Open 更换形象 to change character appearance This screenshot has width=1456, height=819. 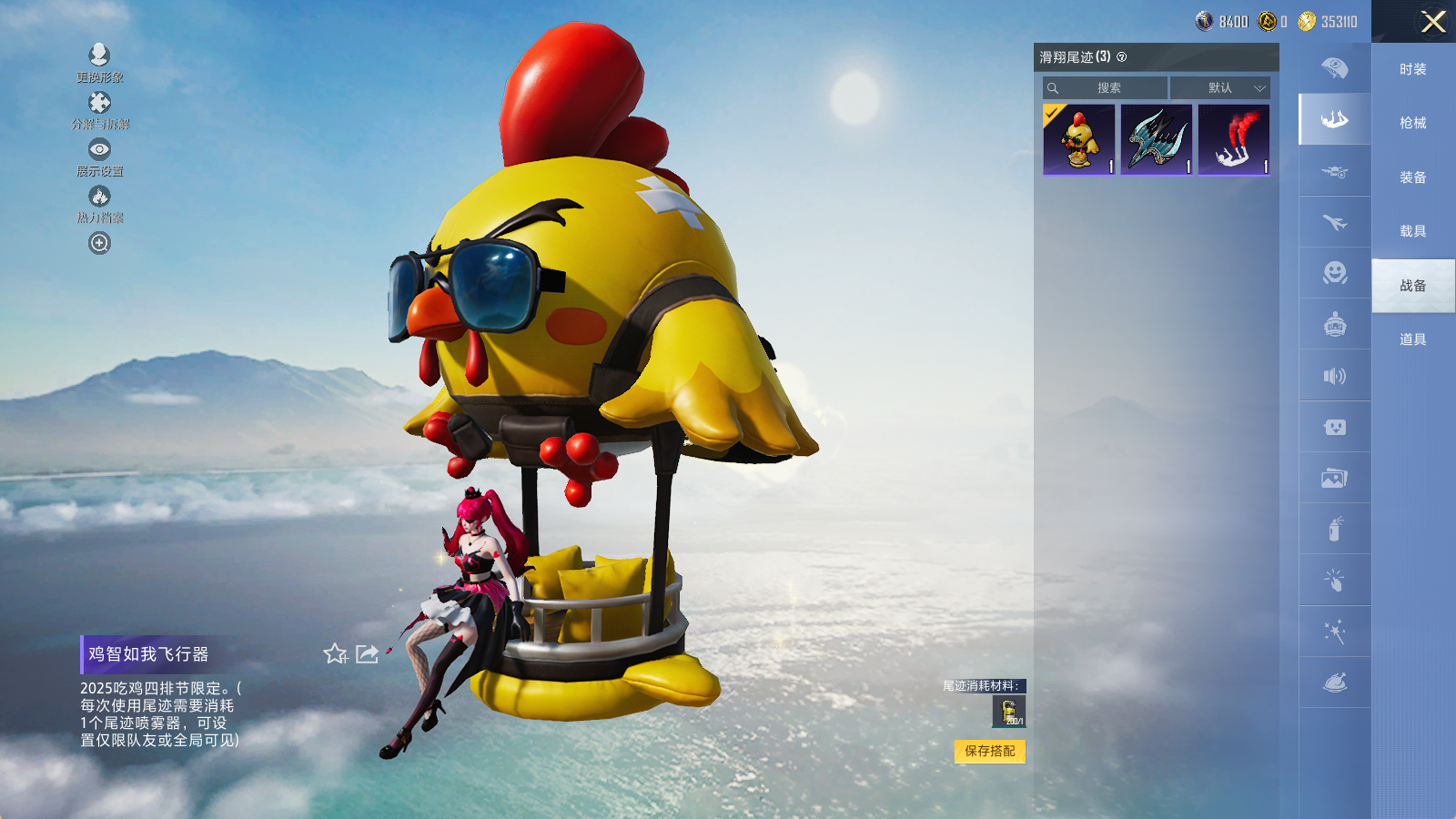(99, 62)
